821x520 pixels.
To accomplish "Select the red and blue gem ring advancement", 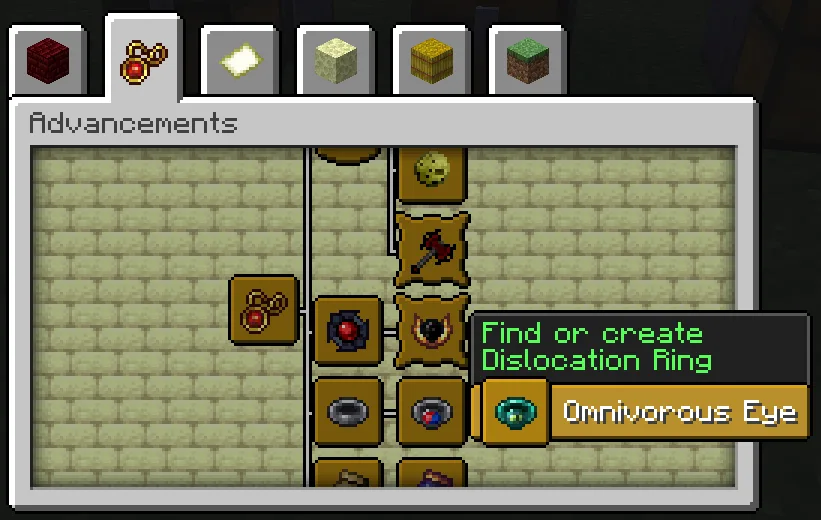I will tap(432, 411).
